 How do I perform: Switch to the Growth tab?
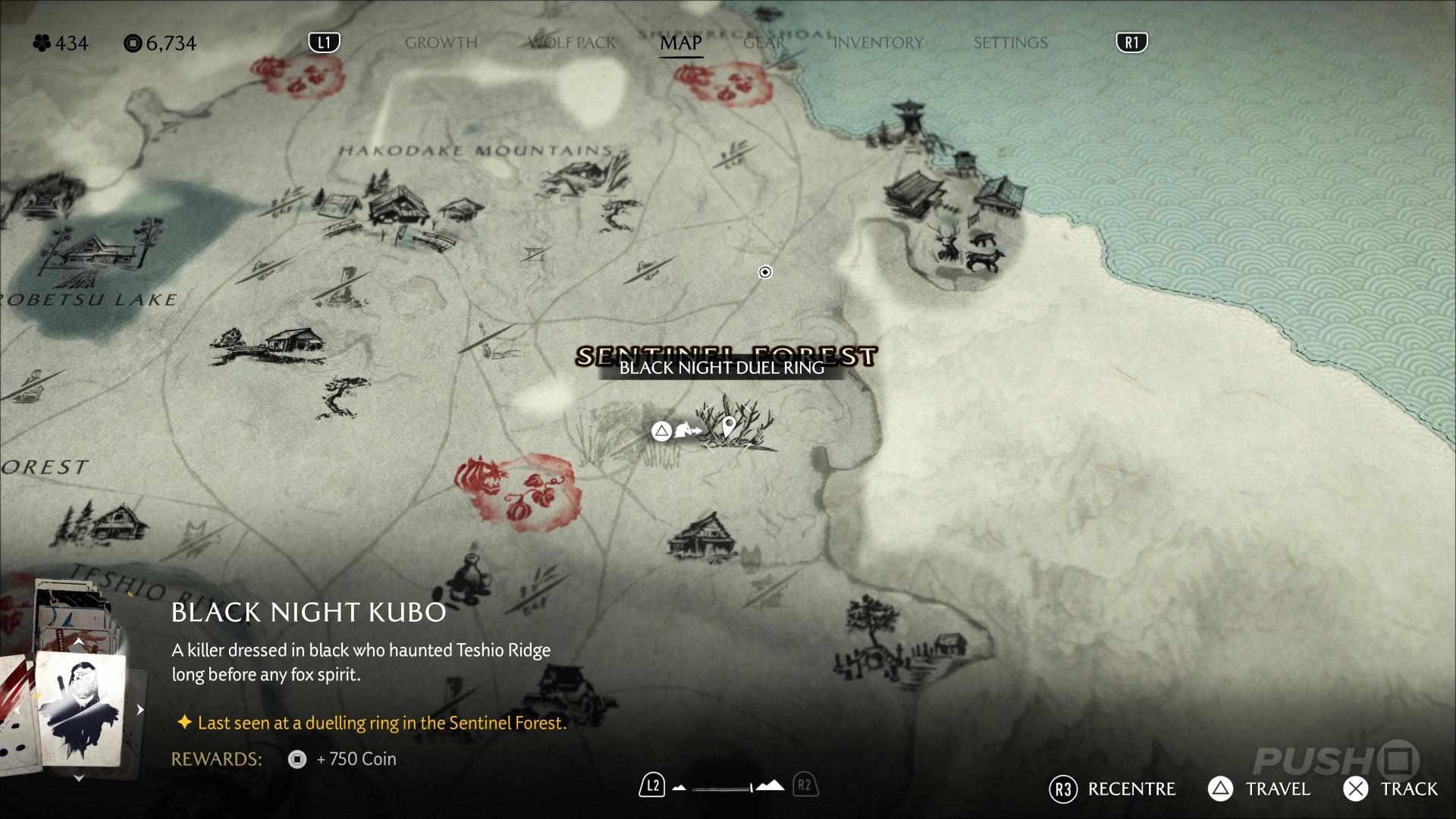pos(441,43)
